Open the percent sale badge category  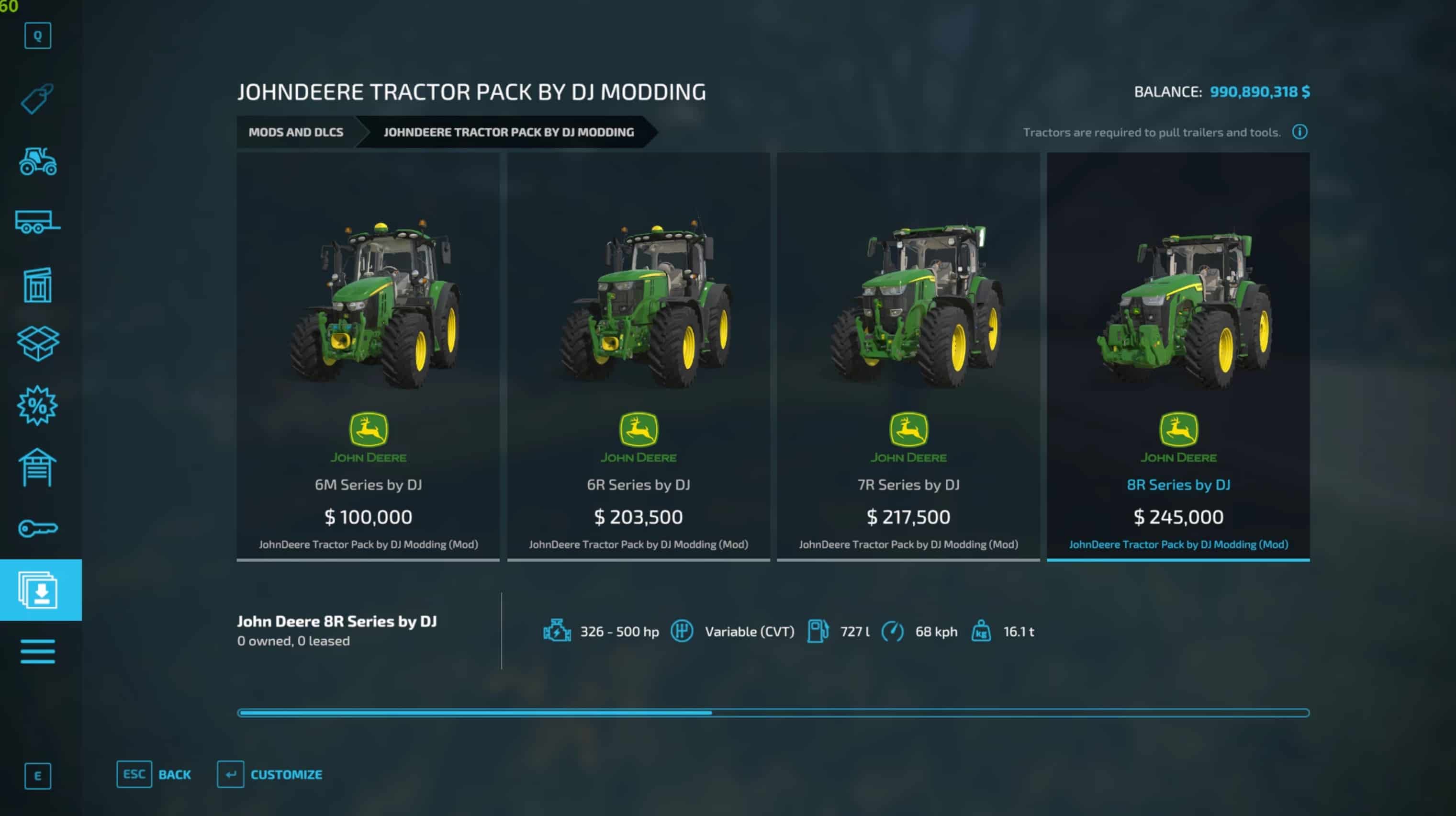click(37, 406)
